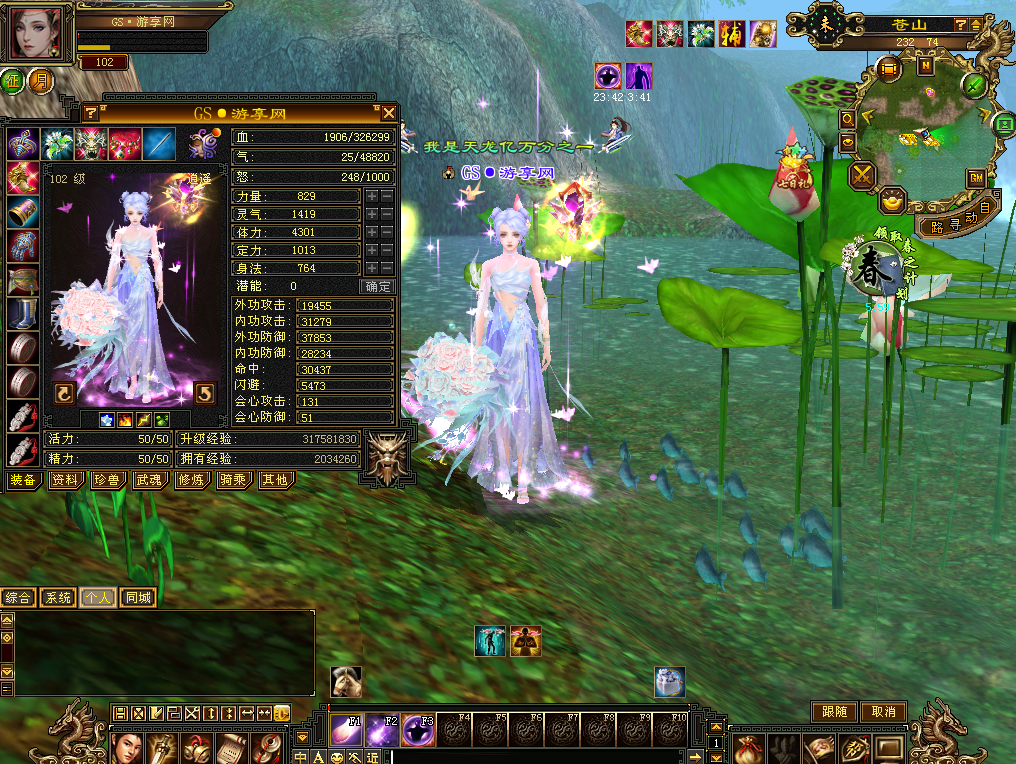Switch to the 资料 tab

coord(66,481)
